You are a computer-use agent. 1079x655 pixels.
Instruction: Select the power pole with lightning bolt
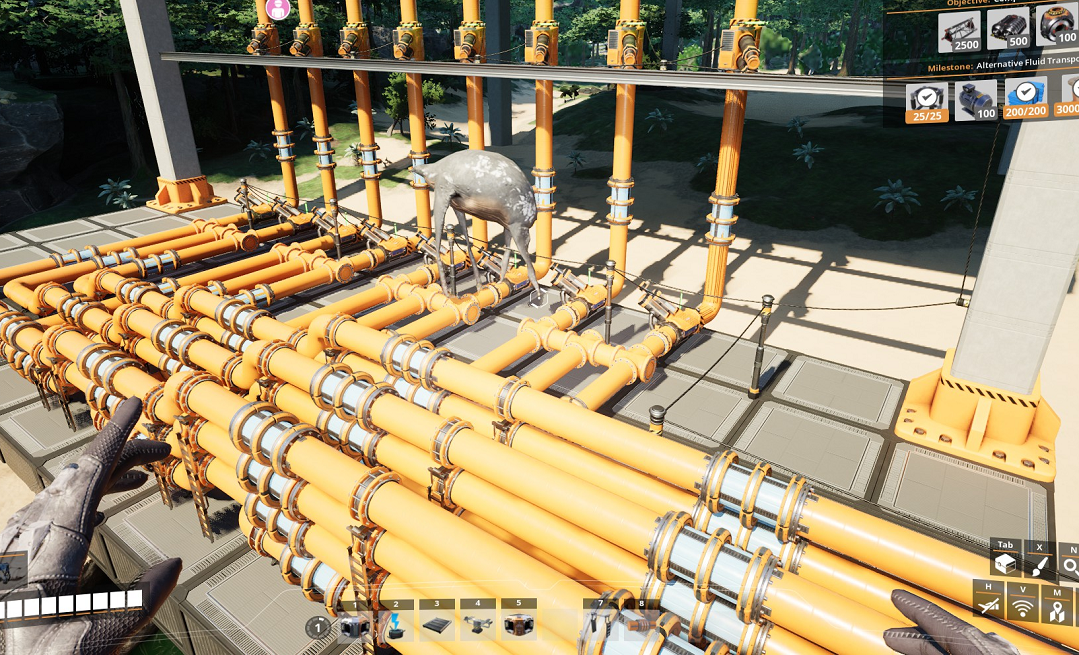[396, 627]
